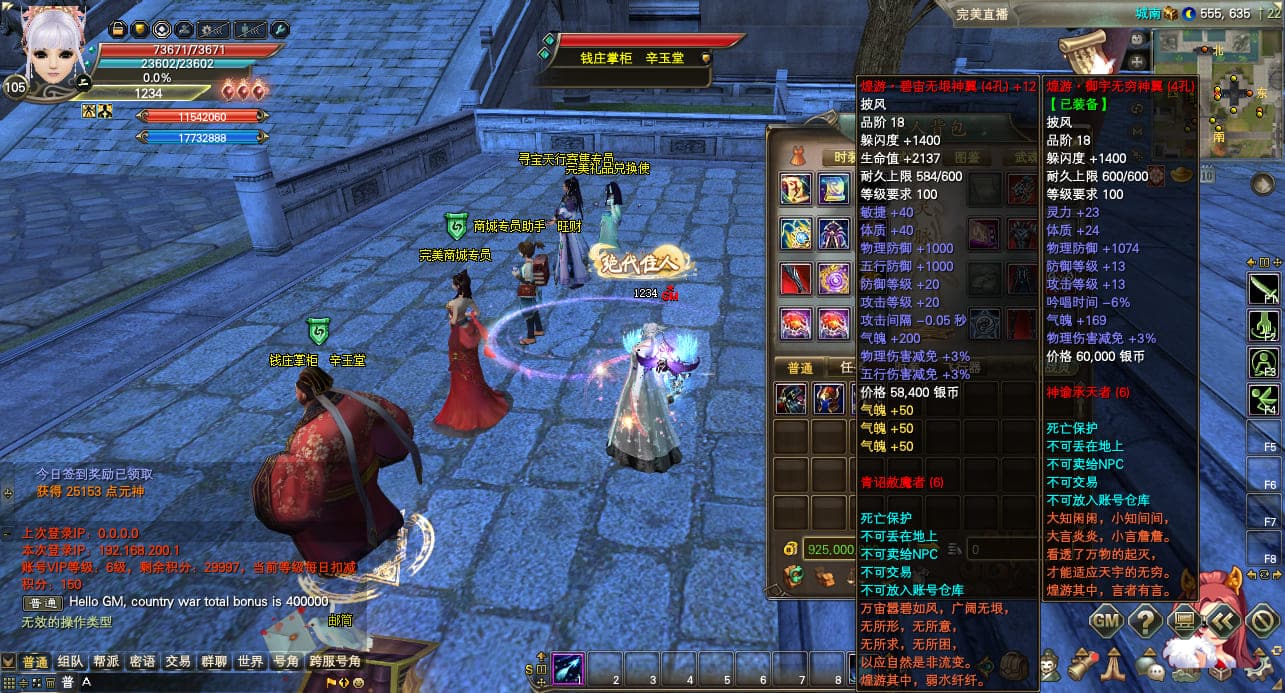The image size is (1285, 693).
Task: Open the 跨服号角 cross-server horn tab
Action: pyautogui.click(x=334, y=662)
